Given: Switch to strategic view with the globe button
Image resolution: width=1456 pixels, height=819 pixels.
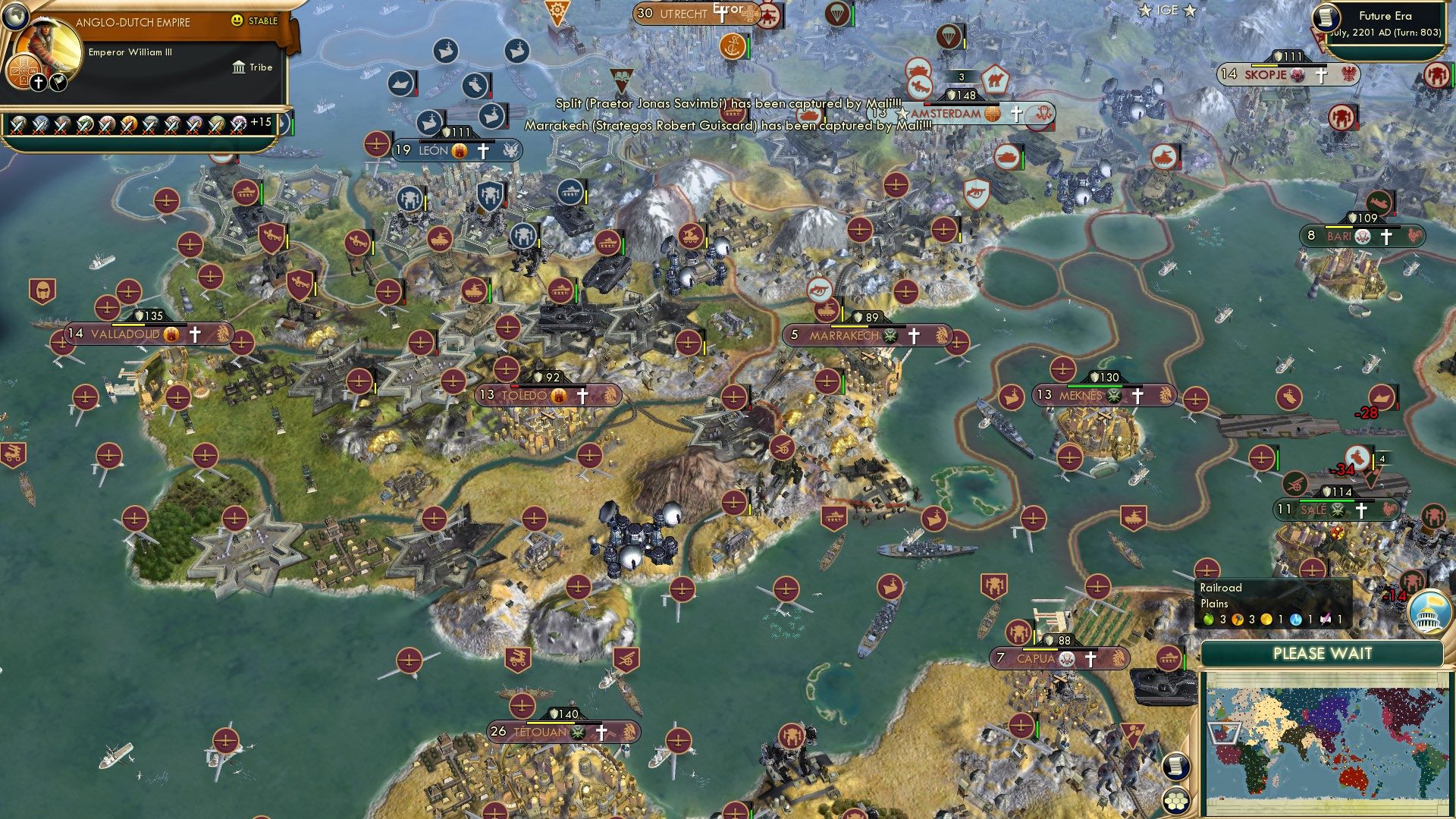Looking at the screenshot, I should 15,17.
